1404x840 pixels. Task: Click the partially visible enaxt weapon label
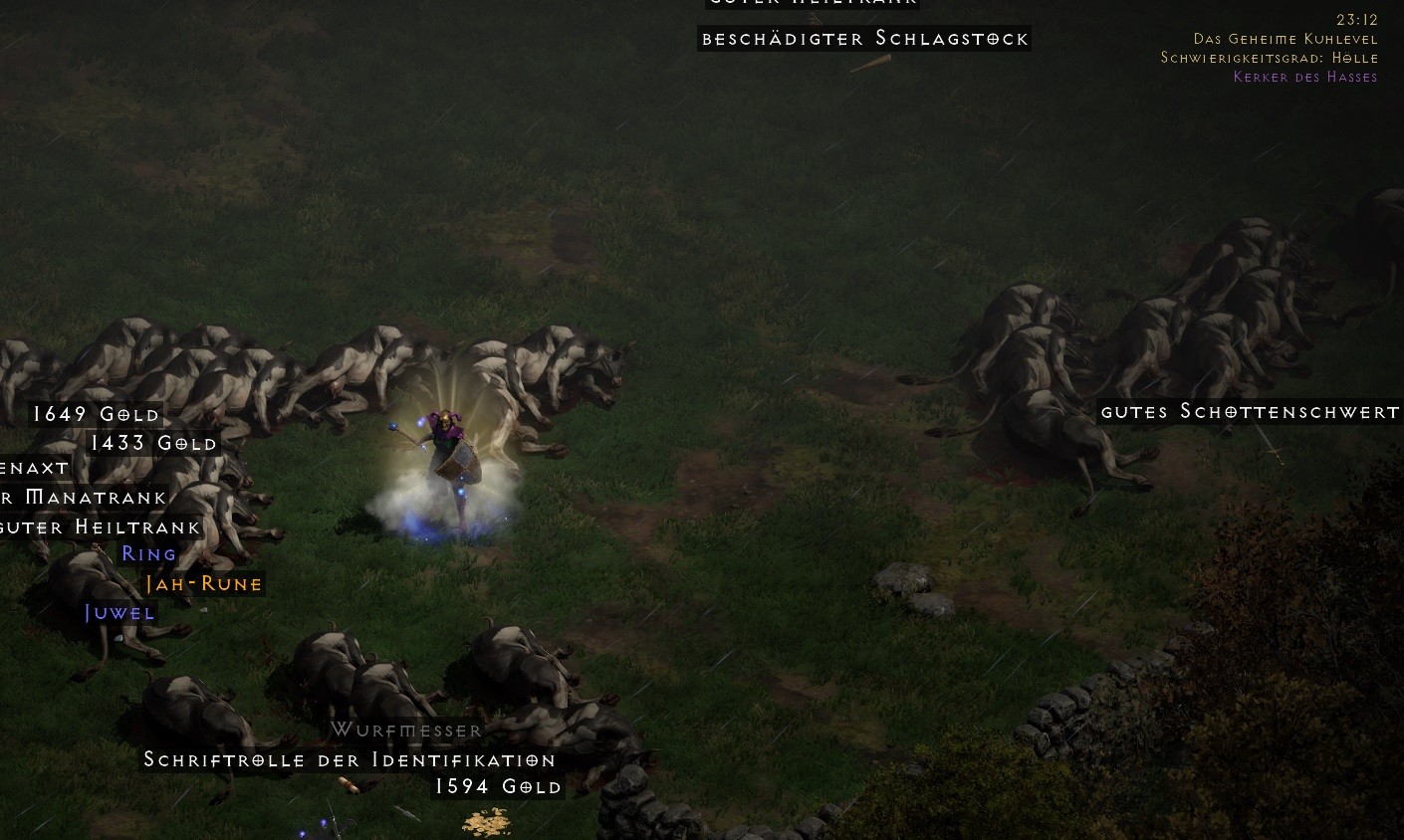[x=34, y=468]
